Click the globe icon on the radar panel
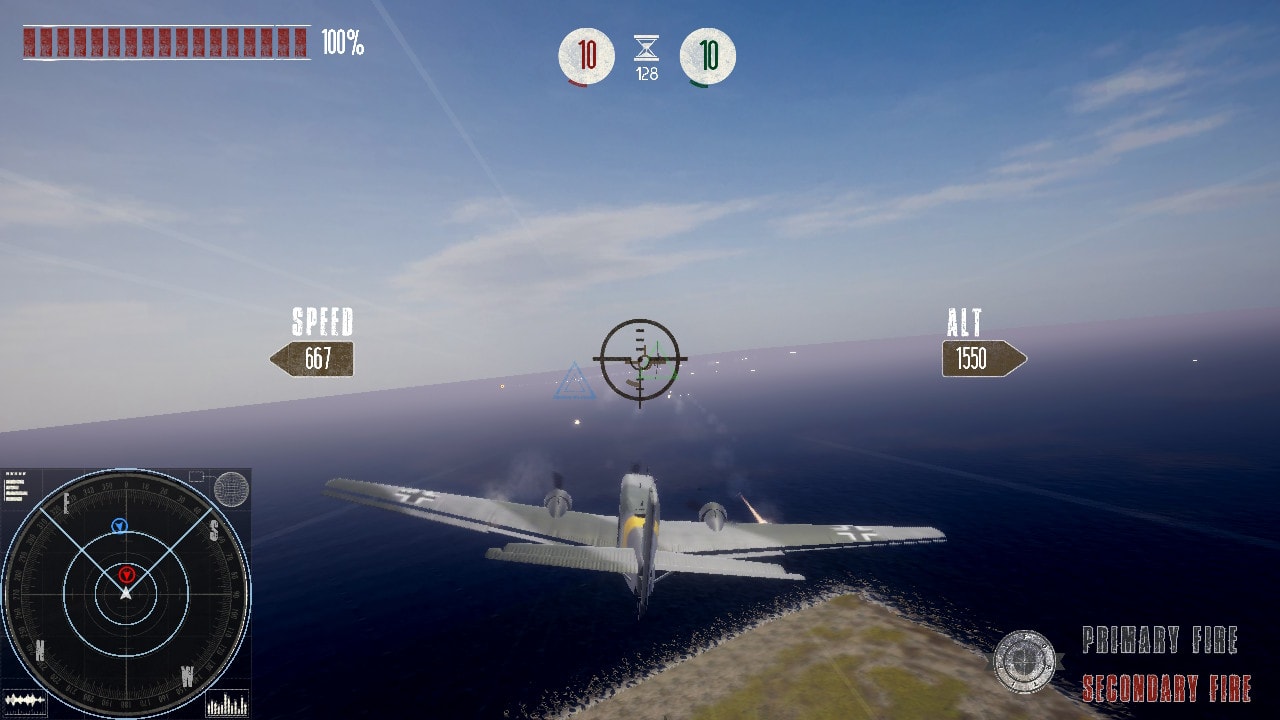The image size is (1280, 720). pyautogui.click(x=231, y=489)
